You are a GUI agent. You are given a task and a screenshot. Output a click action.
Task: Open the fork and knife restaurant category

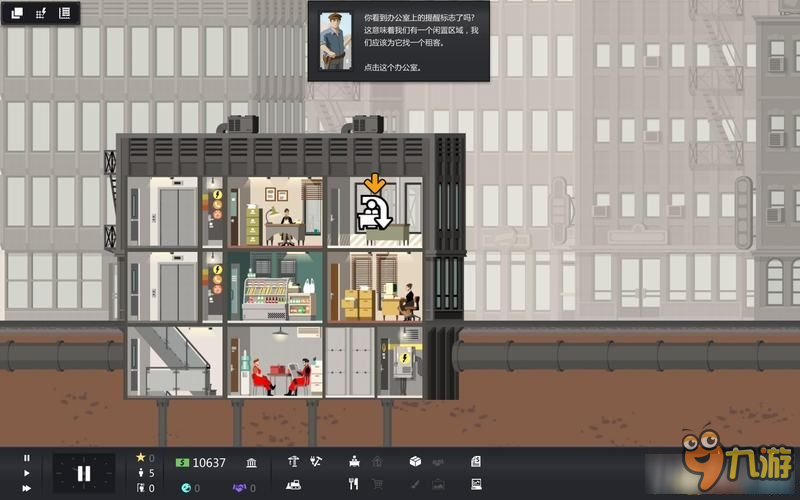[x=354, y=485]
